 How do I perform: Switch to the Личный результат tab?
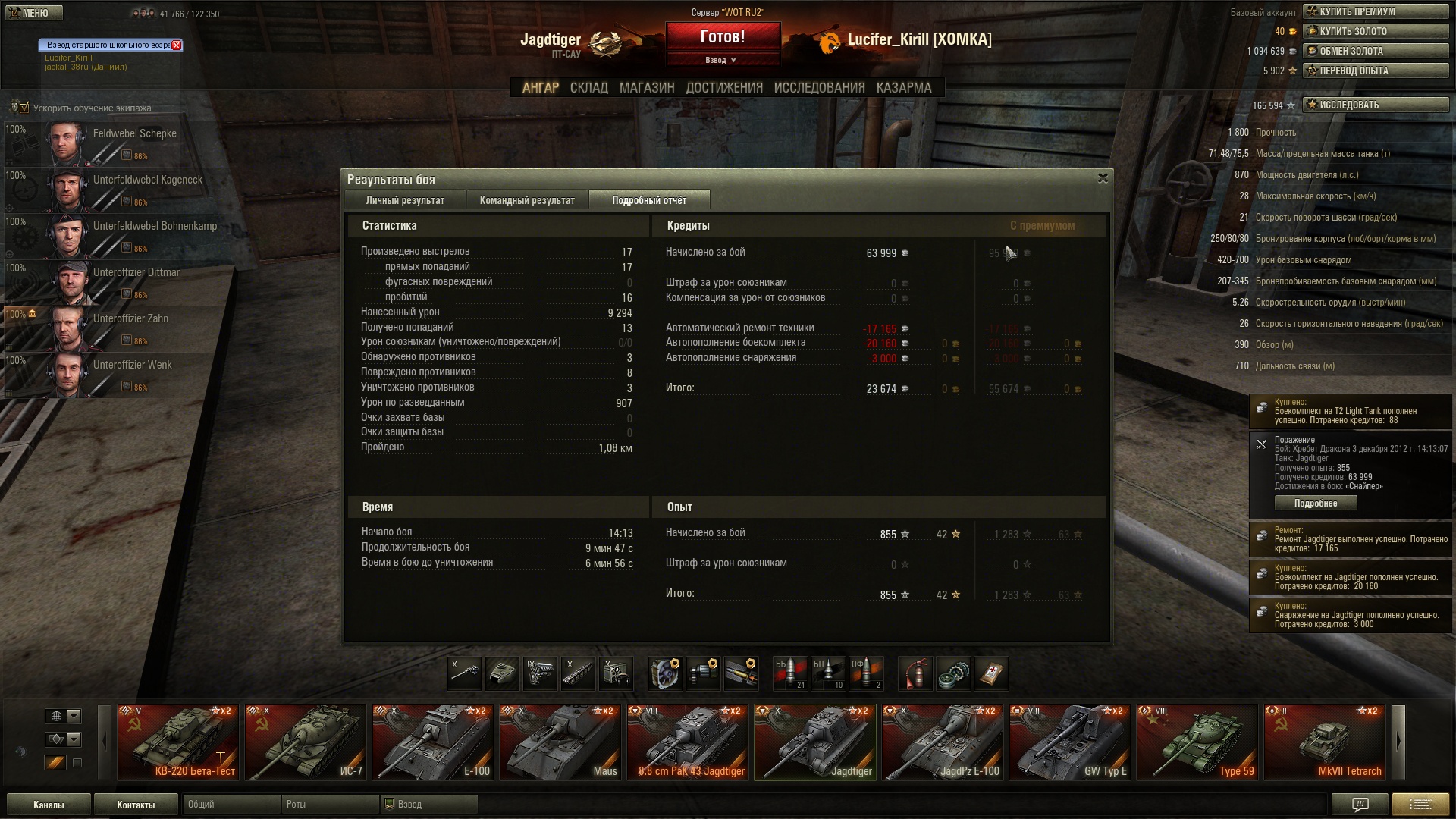[x=405, y=200]
